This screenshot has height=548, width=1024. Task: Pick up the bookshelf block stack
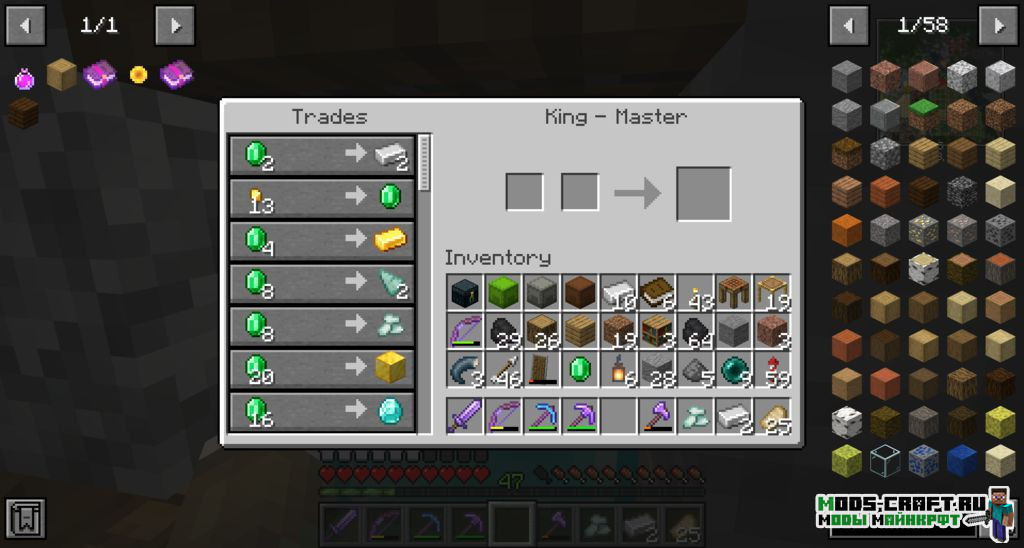coord(656,331)
